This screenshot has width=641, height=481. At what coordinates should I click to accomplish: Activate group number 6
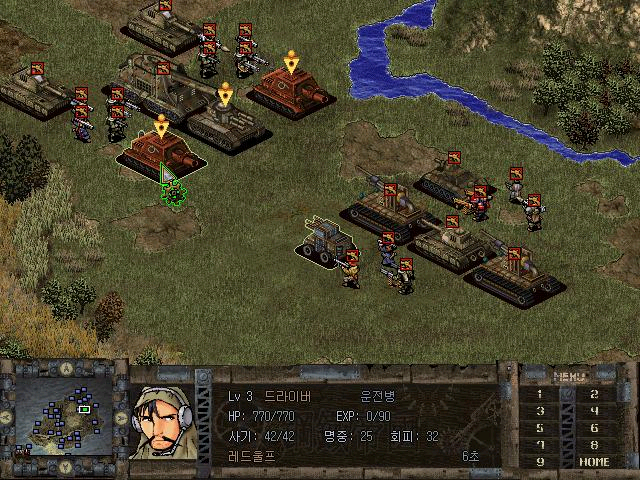pos(595,428)
